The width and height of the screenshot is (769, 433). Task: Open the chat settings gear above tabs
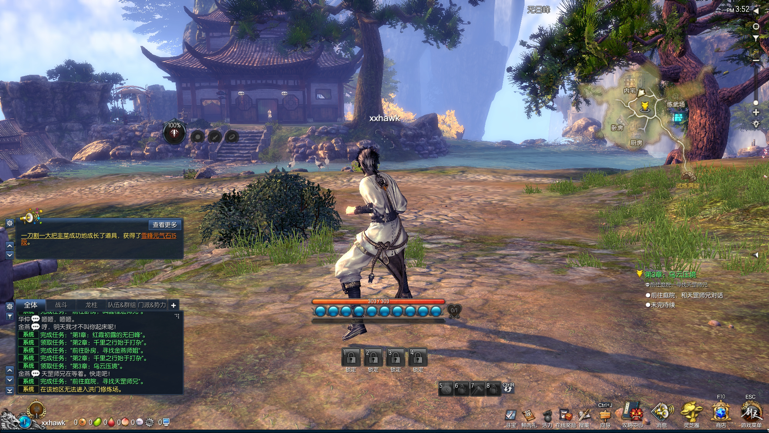click(x=10, y=305)
